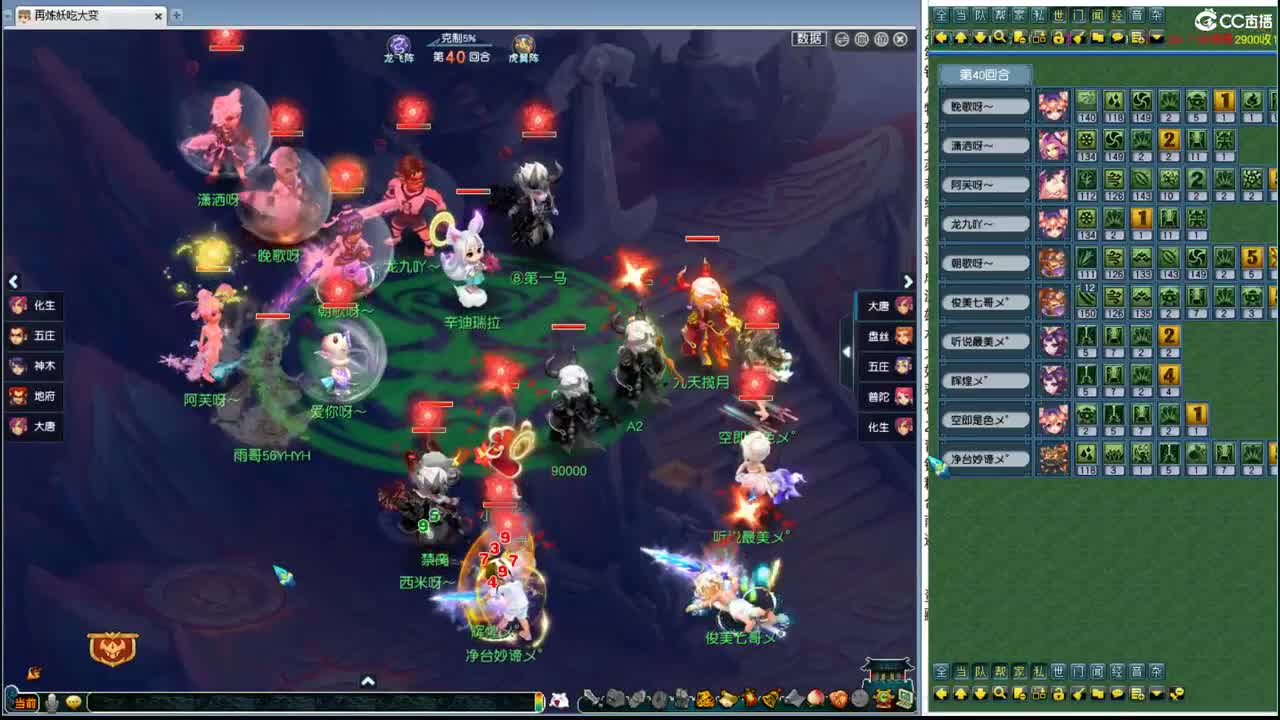Open the smiley emote icon beside the chat input
Image resolution: width=1280 pixels, height=720 pixels.
(73, 703)
